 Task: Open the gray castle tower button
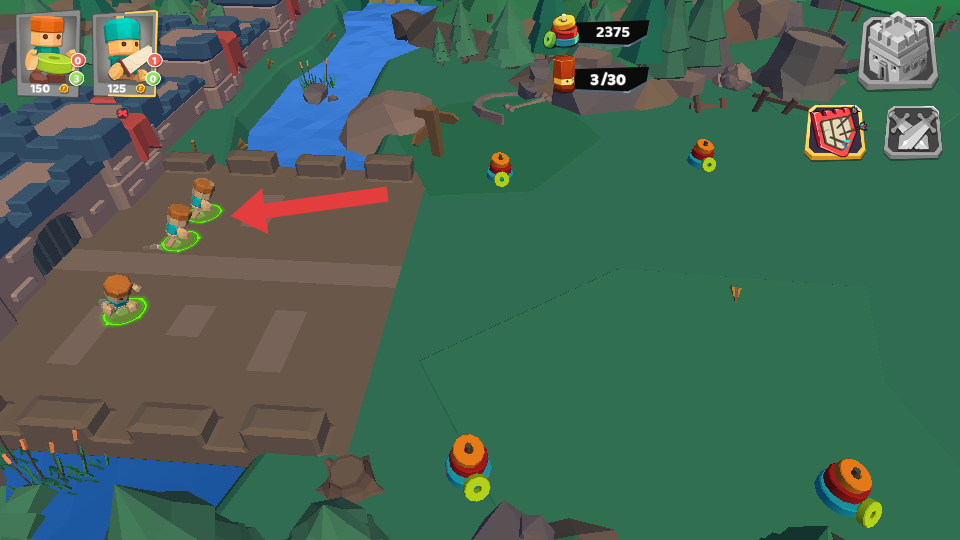pos(897,52)
